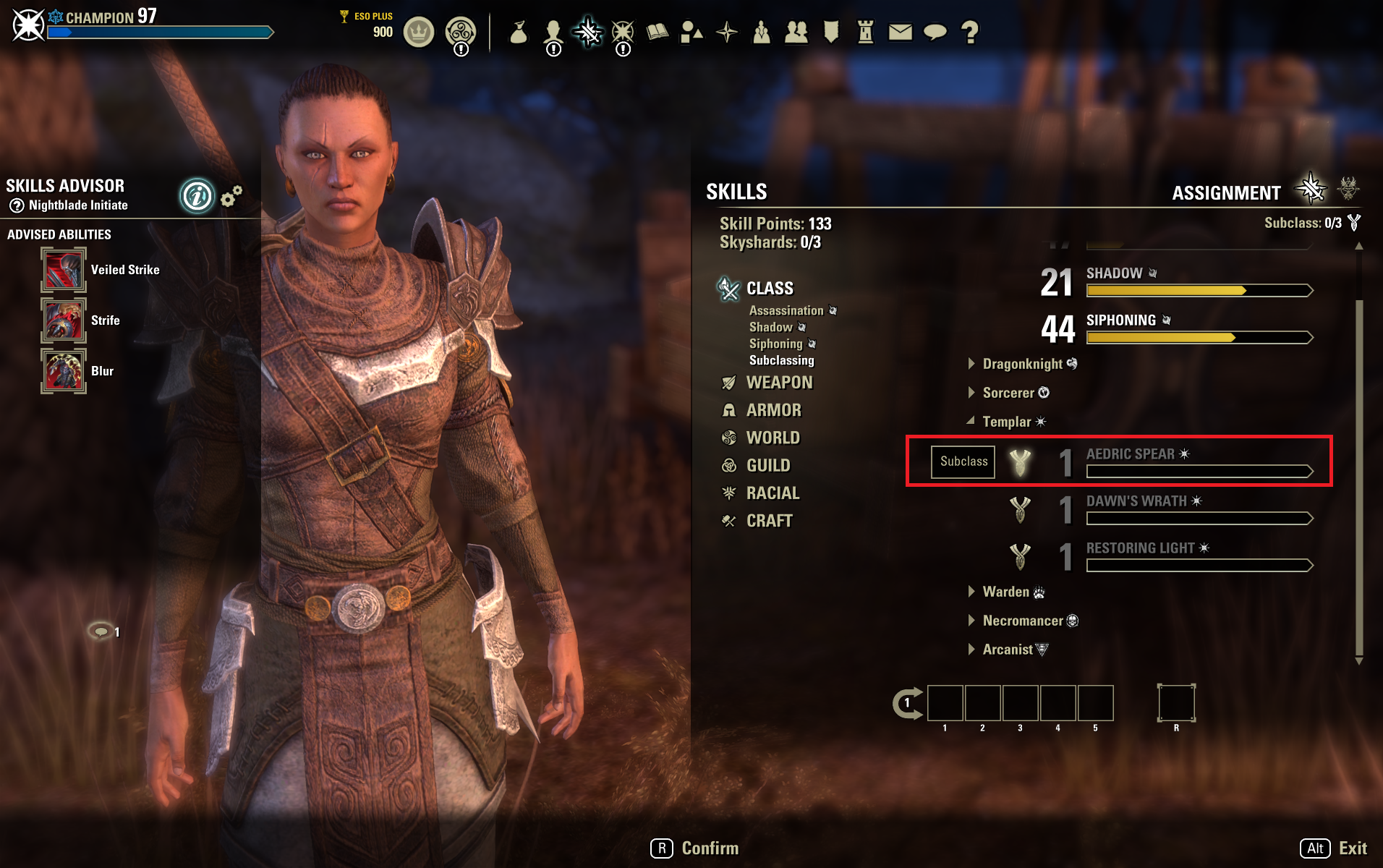
Task: Open the Mail envelope icon
Action: 899,32
